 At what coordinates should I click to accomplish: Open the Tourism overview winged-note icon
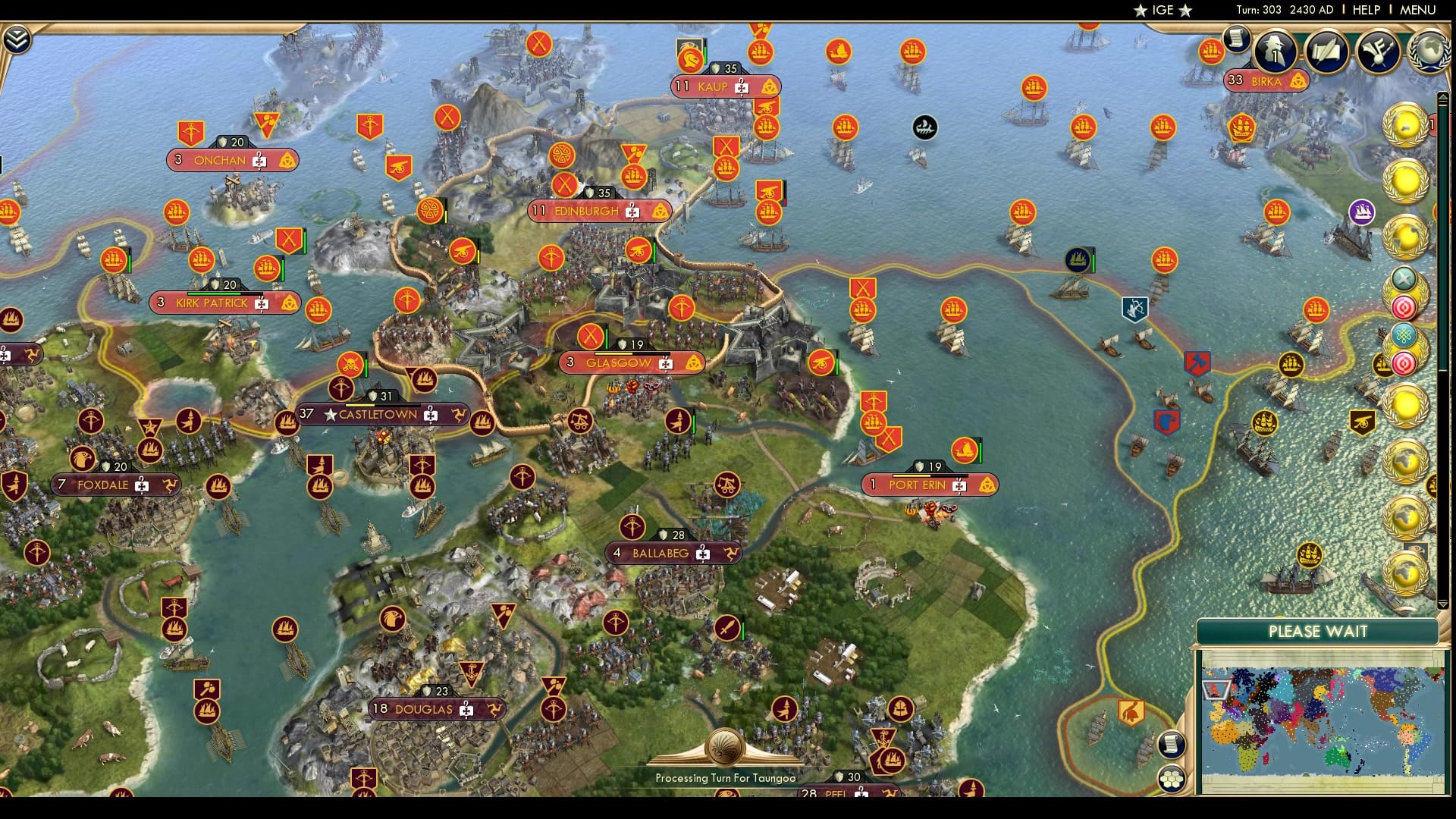tap(1377, 52)
